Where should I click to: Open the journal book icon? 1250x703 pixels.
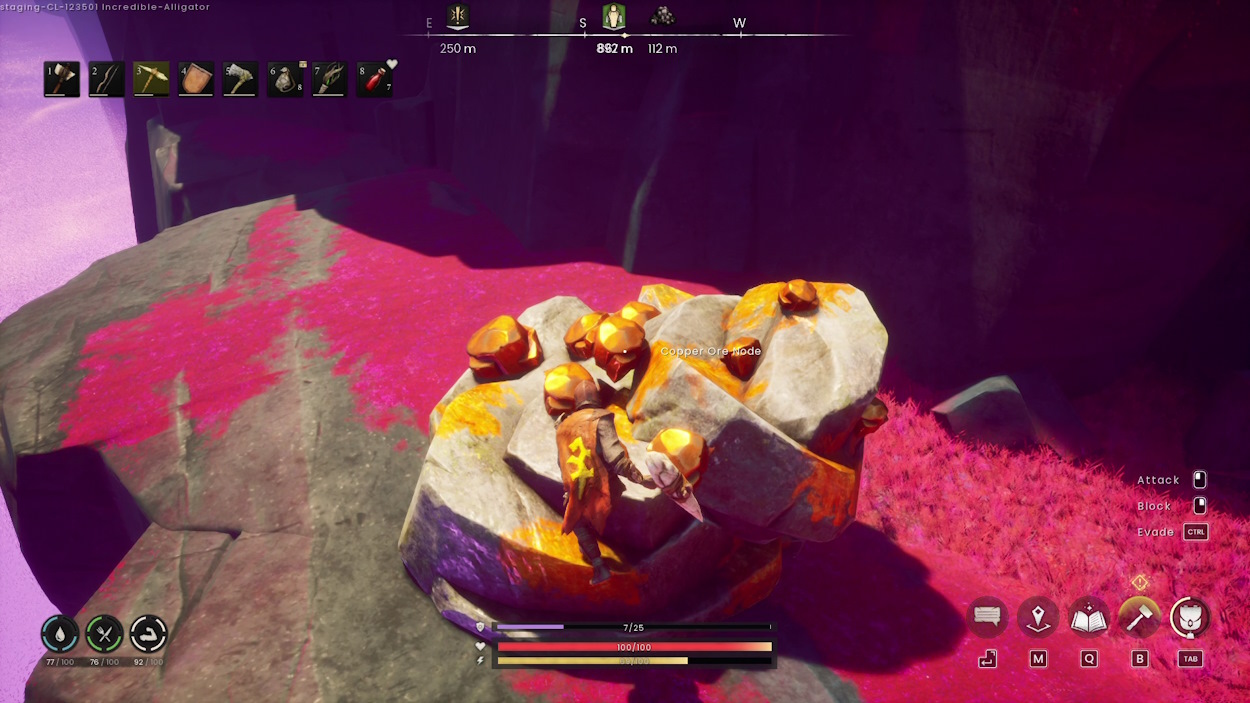click(x=1088, y=618)
